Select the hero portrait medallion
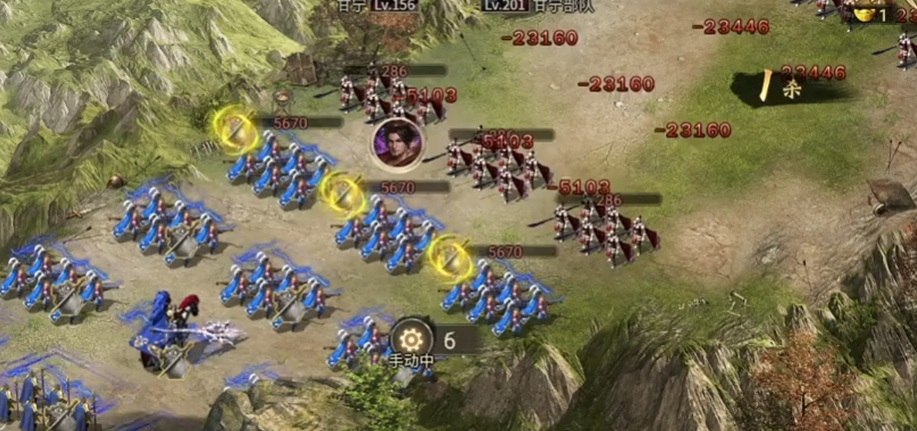 pos(394,142)
